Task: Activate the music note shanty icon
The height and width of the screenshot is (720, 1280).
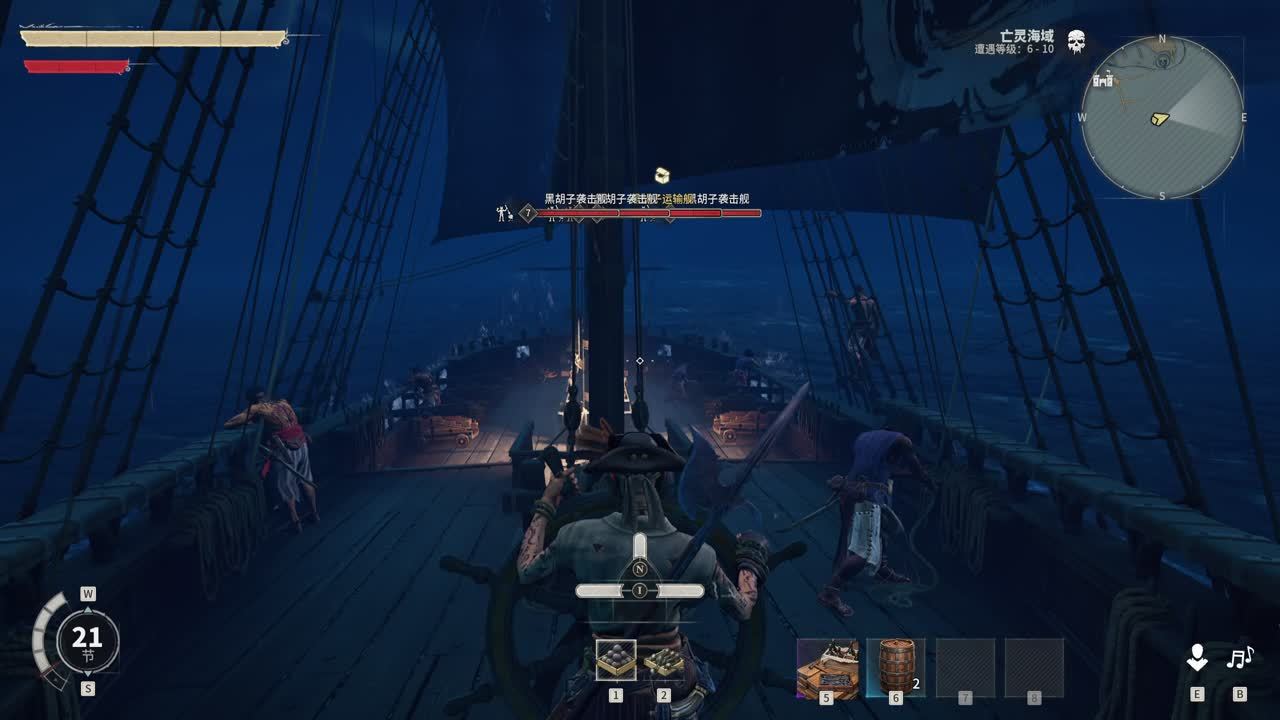Action: (1240, 658)
